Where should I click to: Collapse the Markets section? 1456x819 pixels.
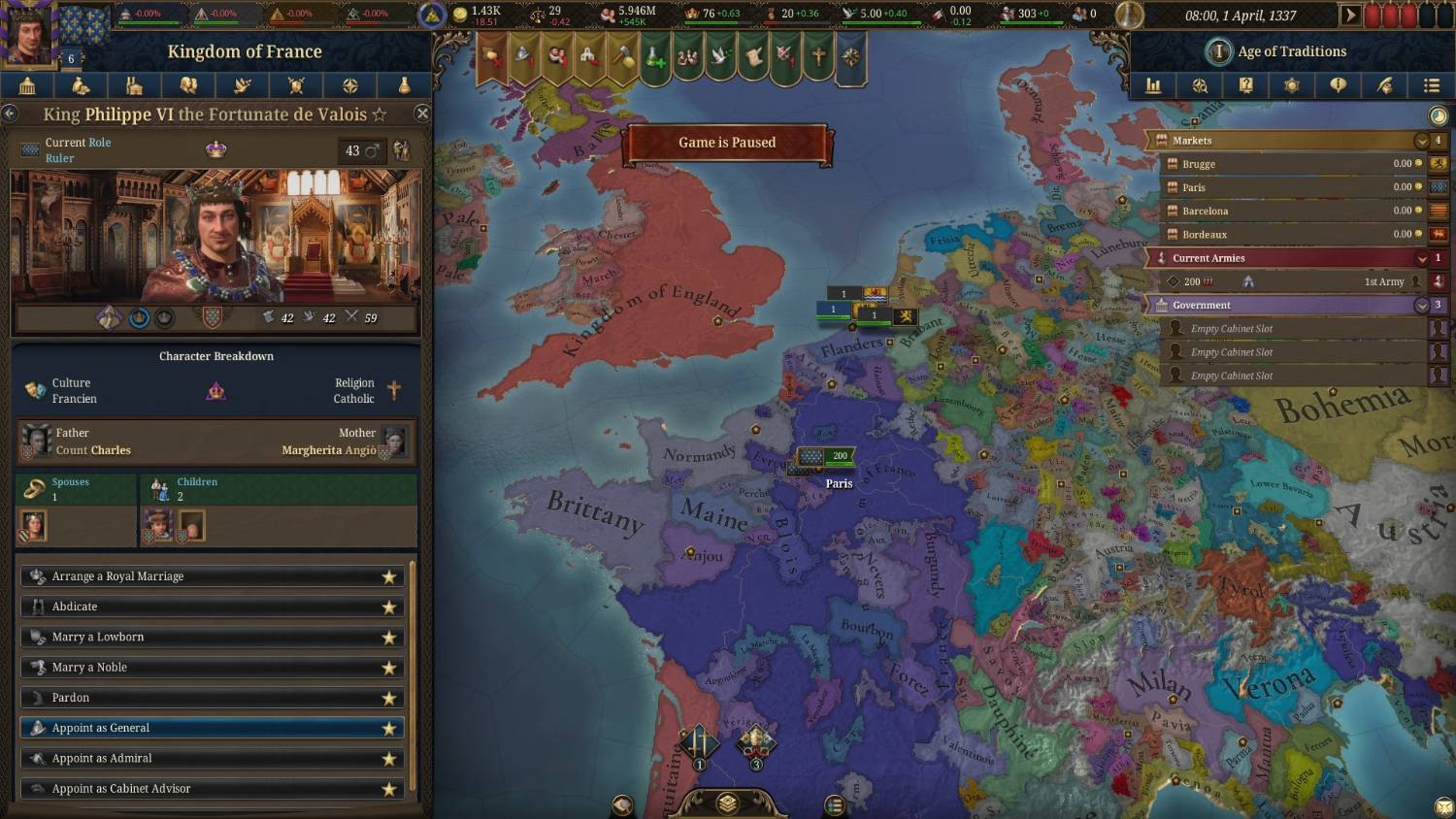coord(1421,141)
